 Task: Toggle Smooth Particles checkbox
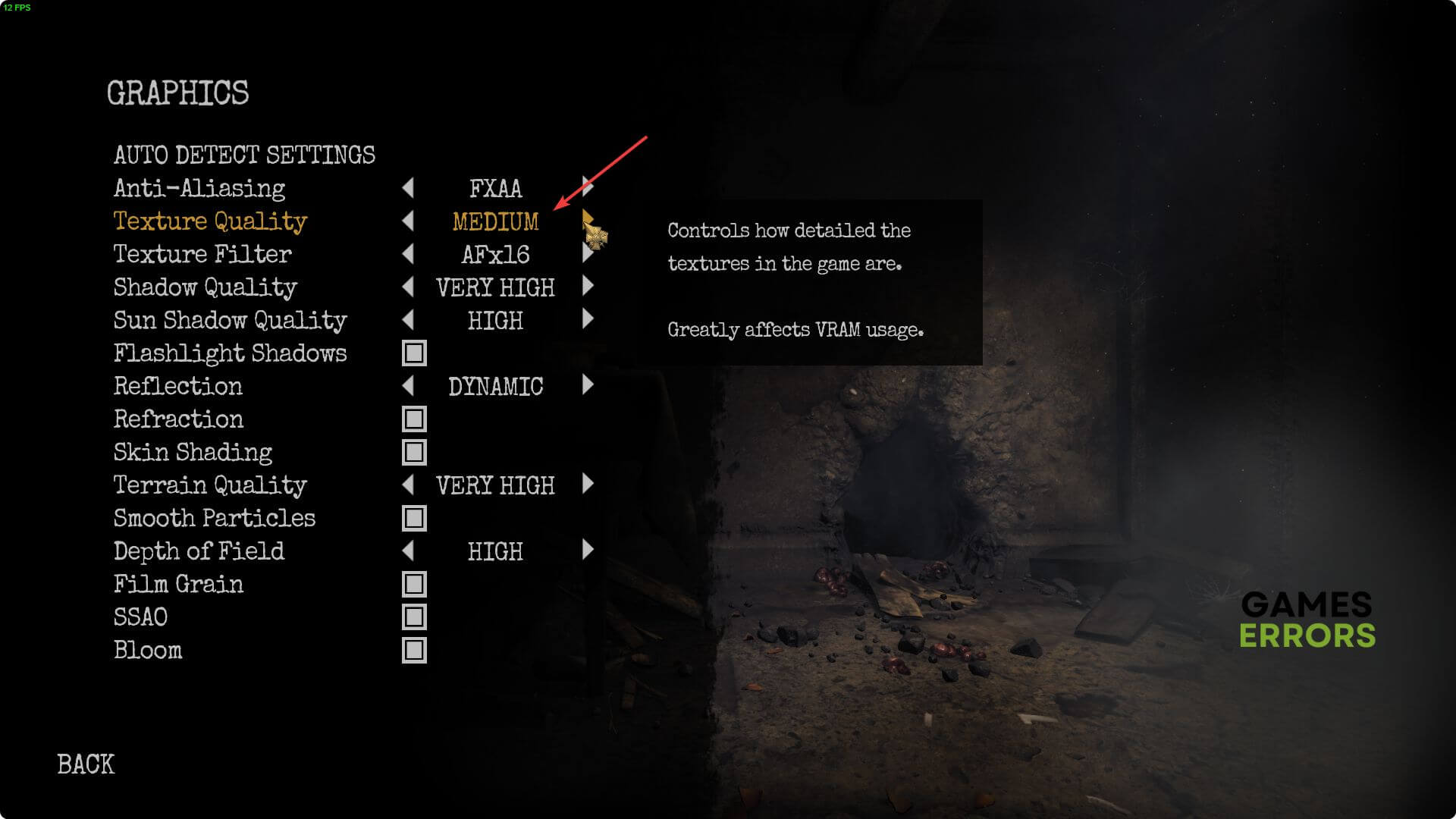[414, 519]
